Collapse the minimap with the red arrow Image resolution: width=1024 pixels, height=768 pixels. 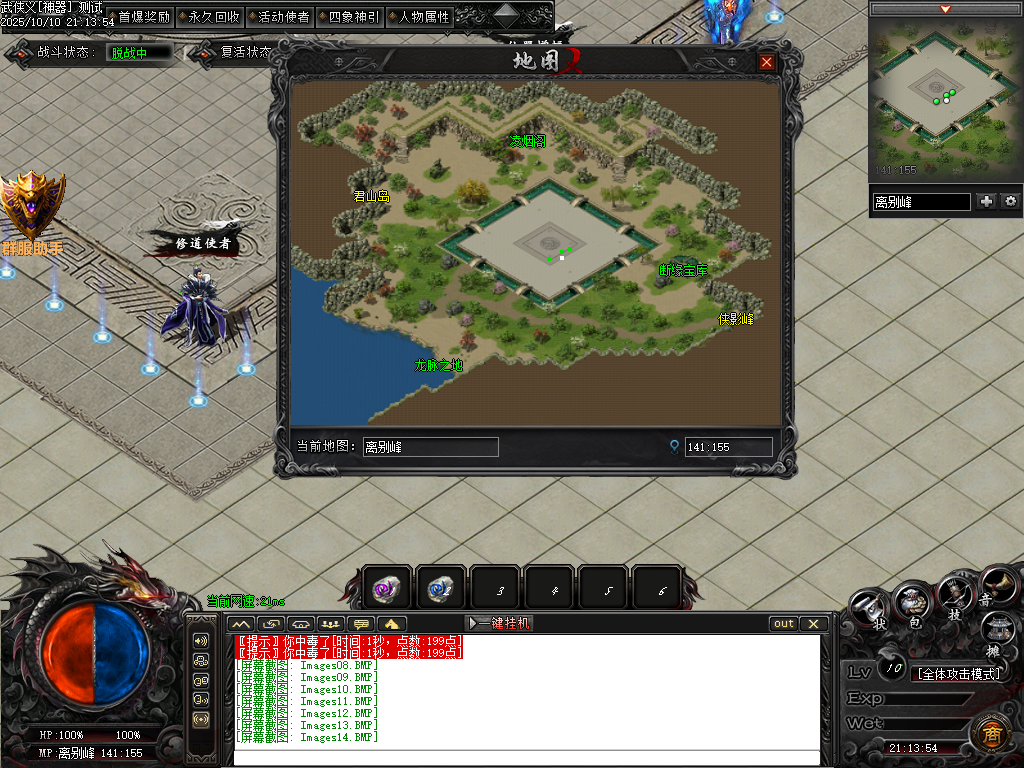945,9
